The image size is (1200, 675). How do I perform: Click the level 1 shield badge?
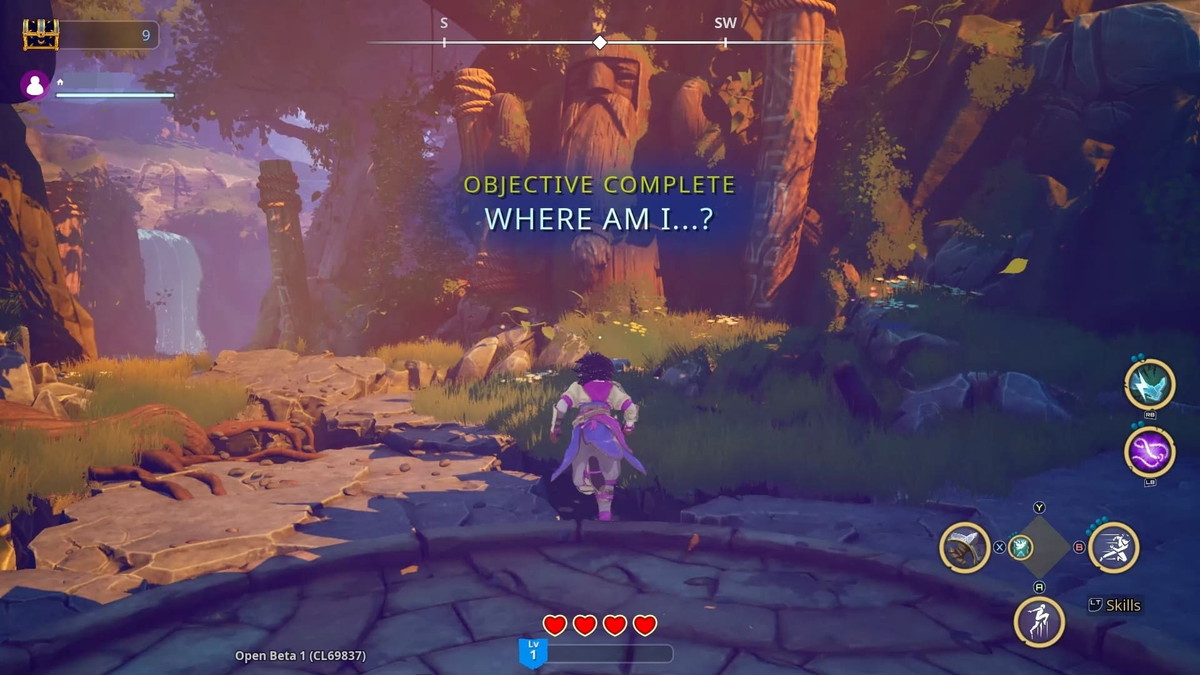click(532, 653)
